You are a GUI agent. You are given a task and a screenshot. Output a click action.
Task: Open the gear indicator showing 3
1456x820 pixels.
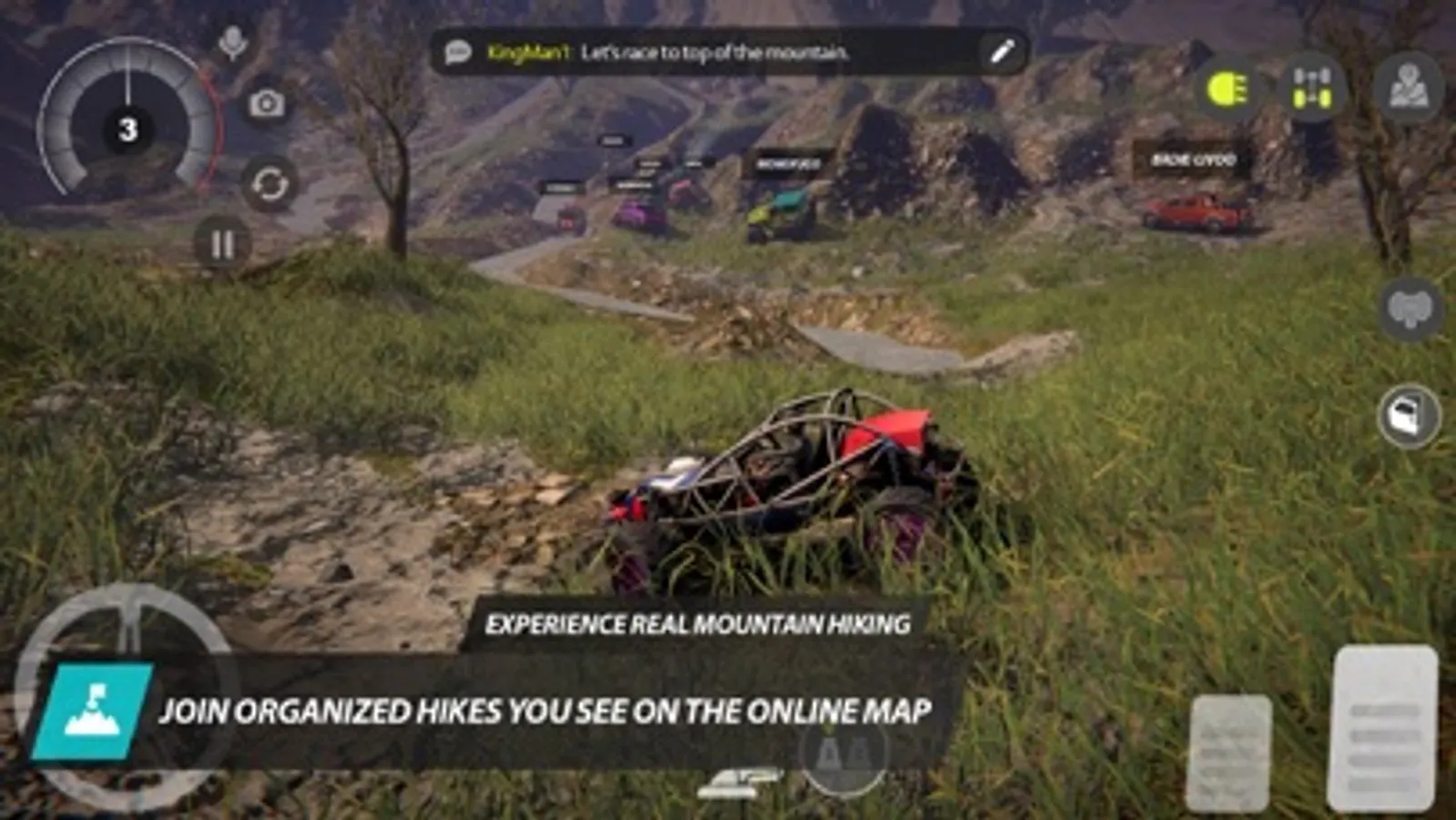tap(126, 128)
